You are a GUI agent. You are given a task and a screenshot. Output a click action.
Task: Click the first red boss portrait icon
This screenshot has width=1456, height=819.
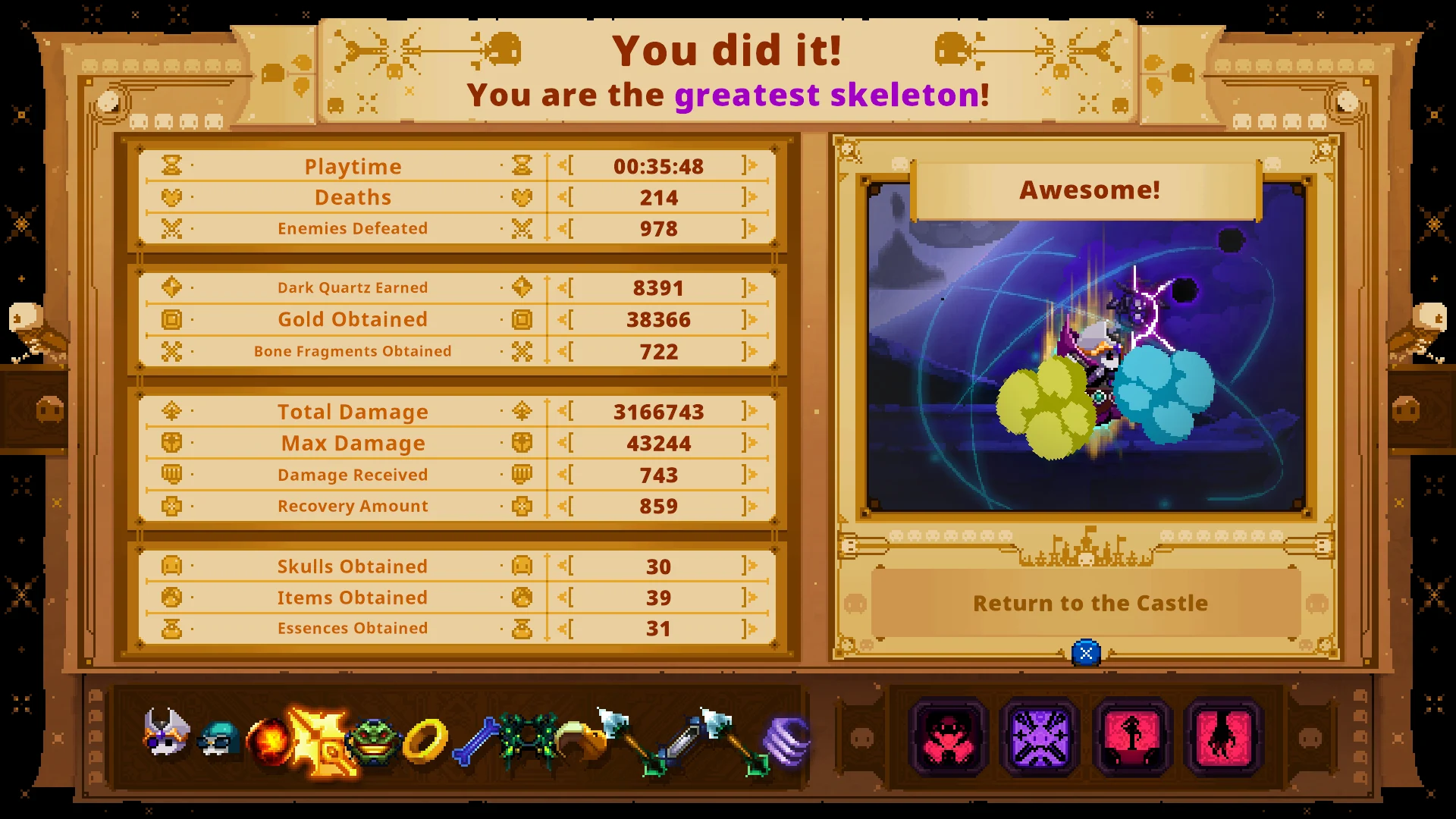(948, 736)
